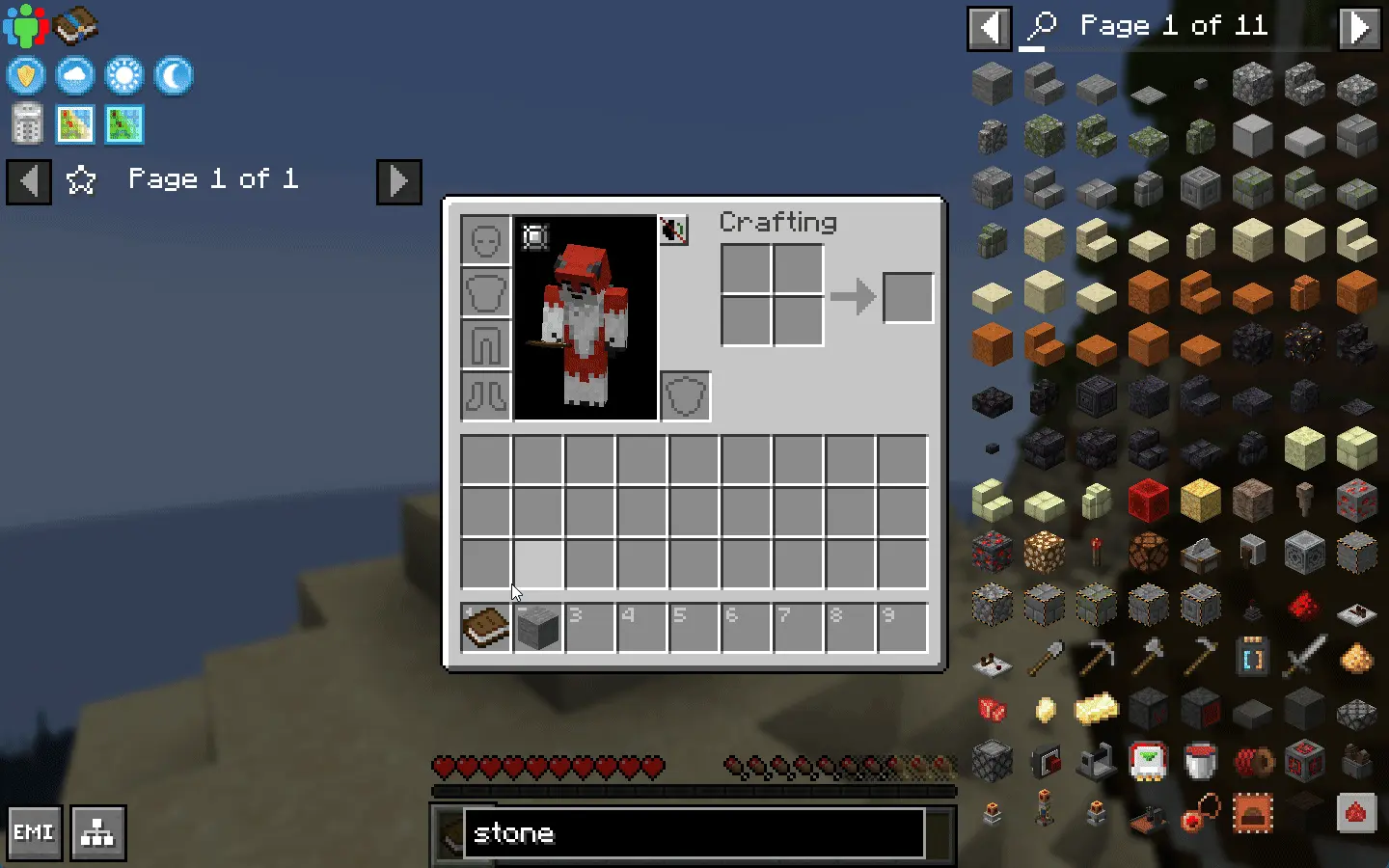
Task: Toggle the favorites star icon
Action: 82,179
